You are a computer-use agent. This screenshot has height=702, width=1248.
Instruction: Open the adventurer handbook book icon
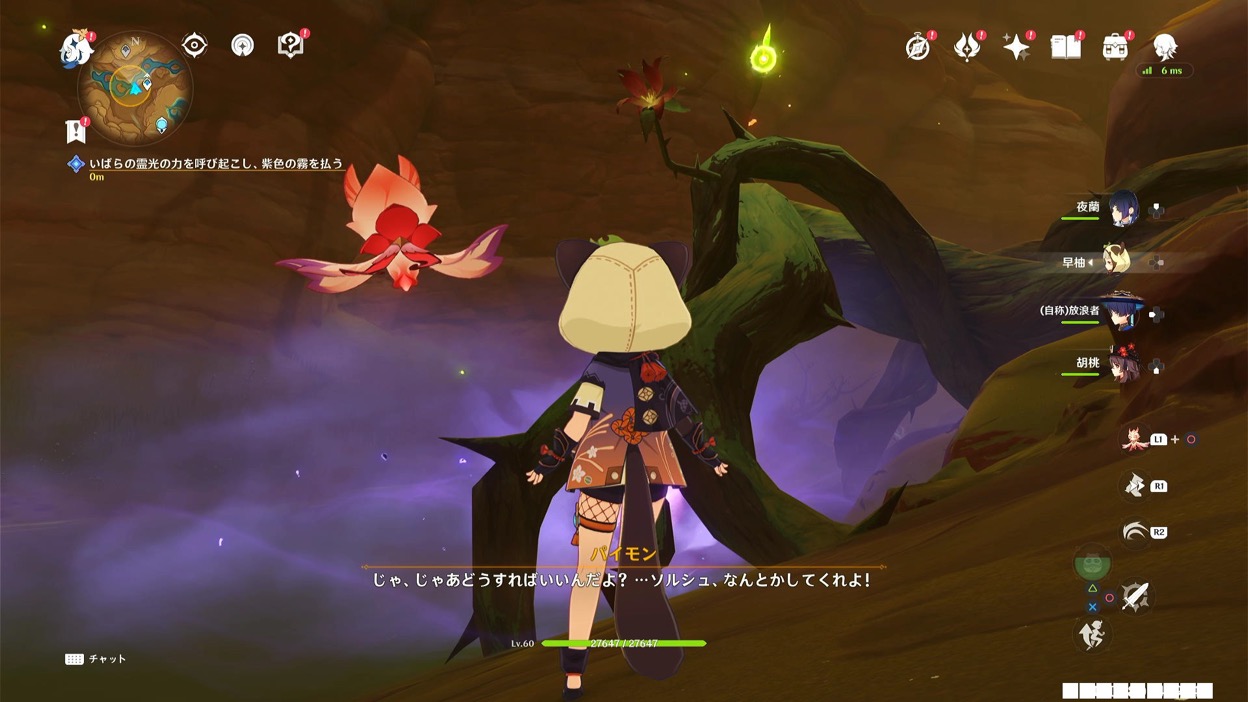coord(1066,47)
